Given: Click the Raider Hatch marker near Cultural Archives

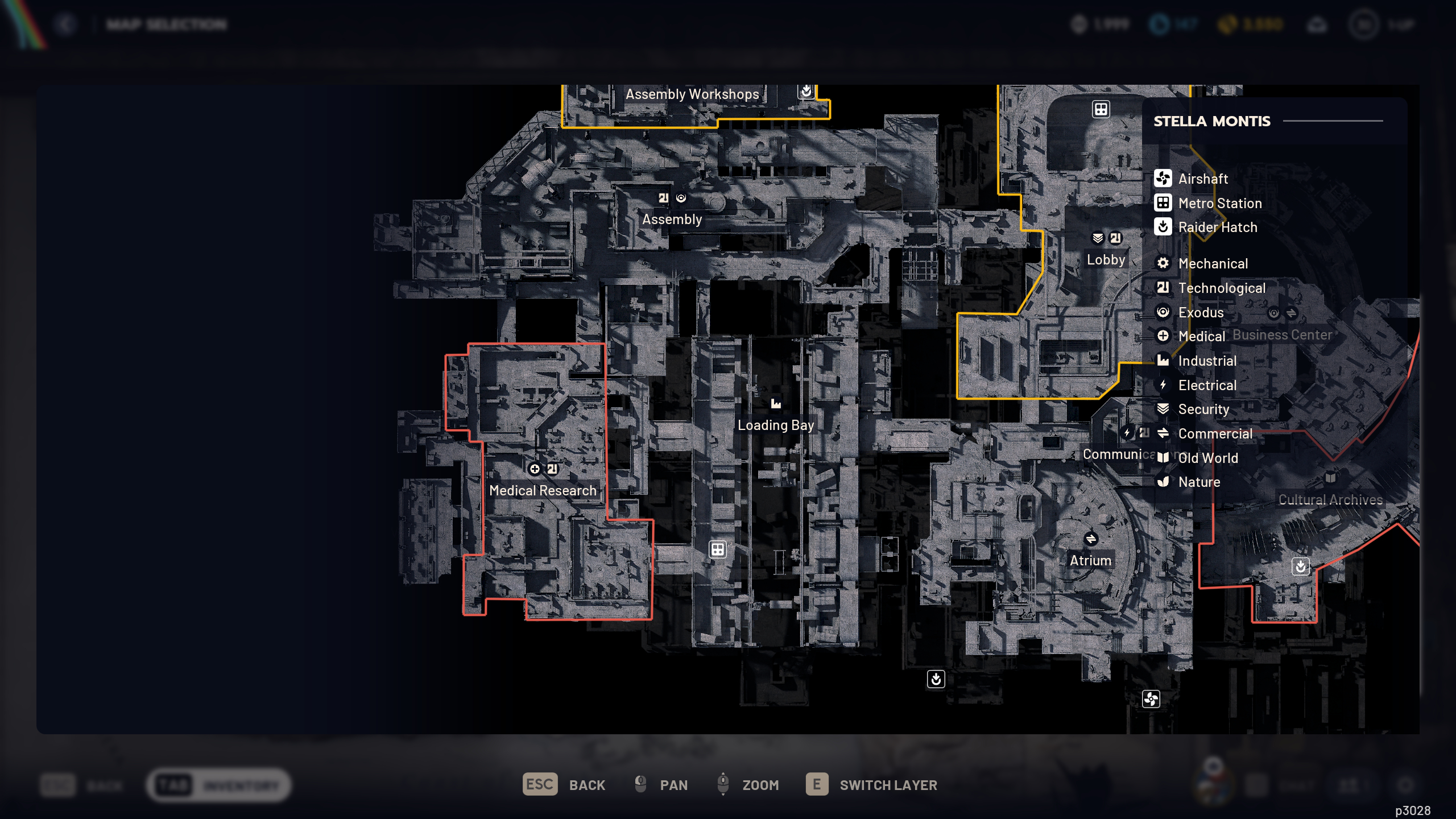Looking at the screenshot, I should pos(1300,566).
